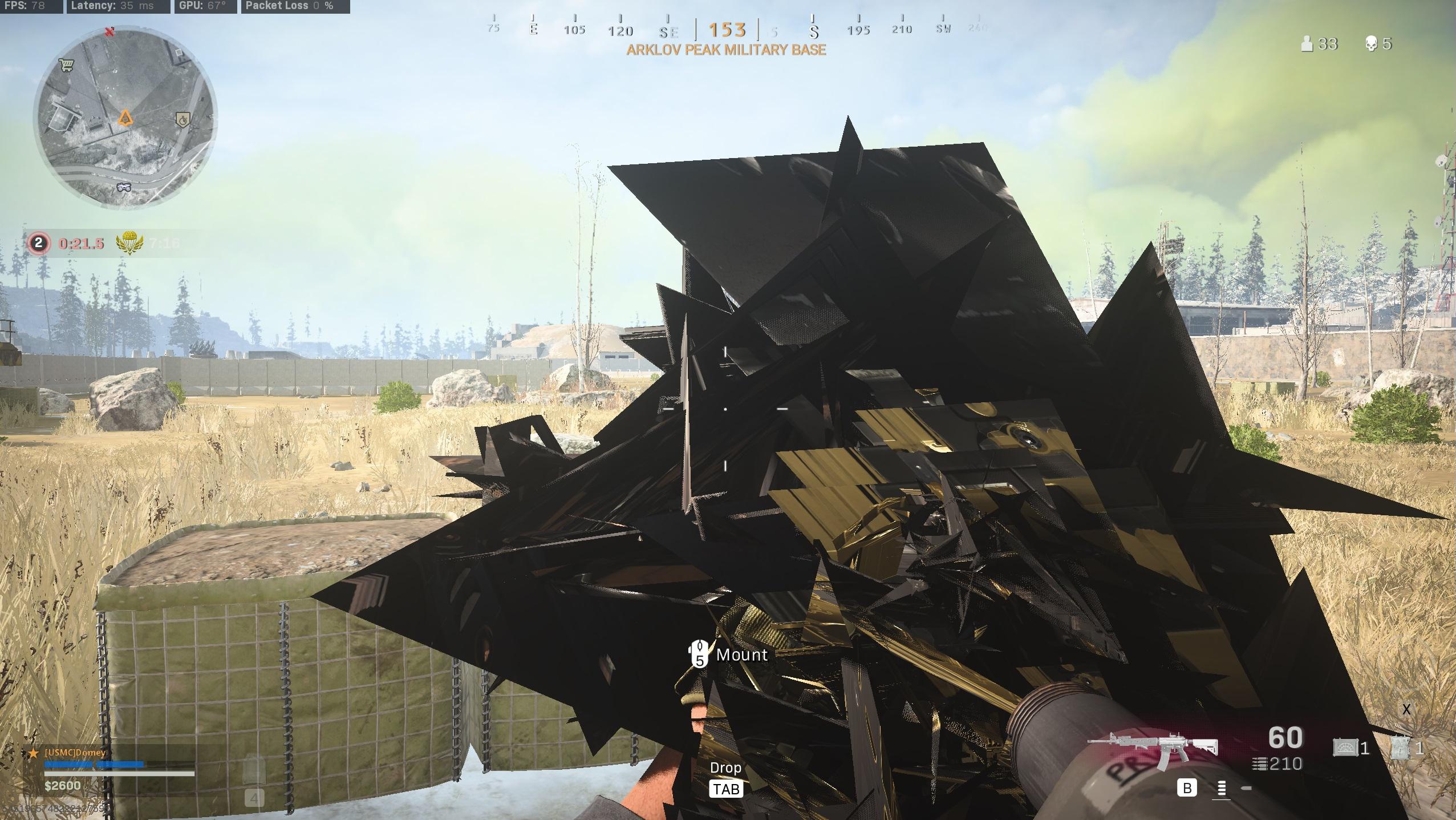
Task: Click the tactical equipment icon showing 1
Action: point(1400,748)
